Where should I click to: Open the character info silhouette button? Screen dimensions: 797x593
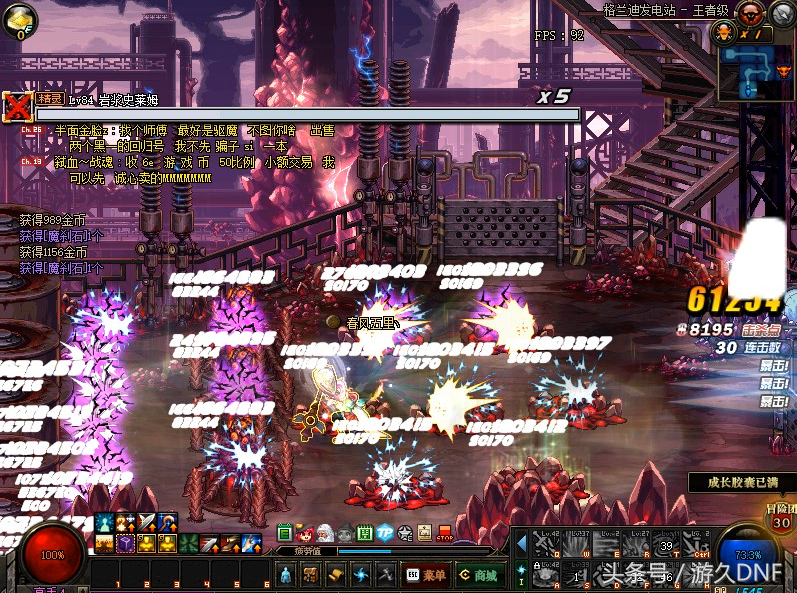(x=285, y=575)
